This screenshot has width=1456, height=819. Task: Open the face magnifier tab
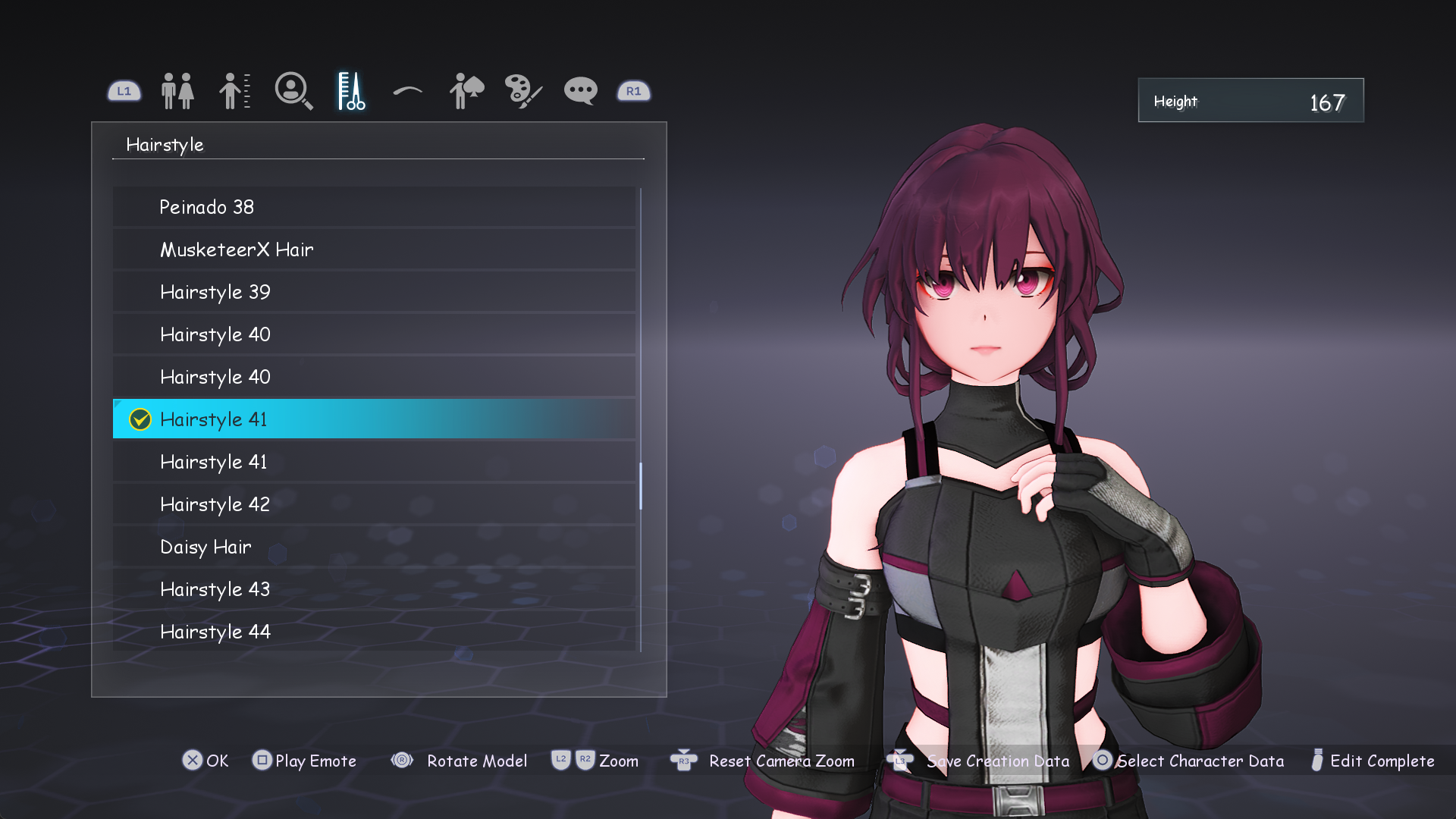click(x=293, y=91)
